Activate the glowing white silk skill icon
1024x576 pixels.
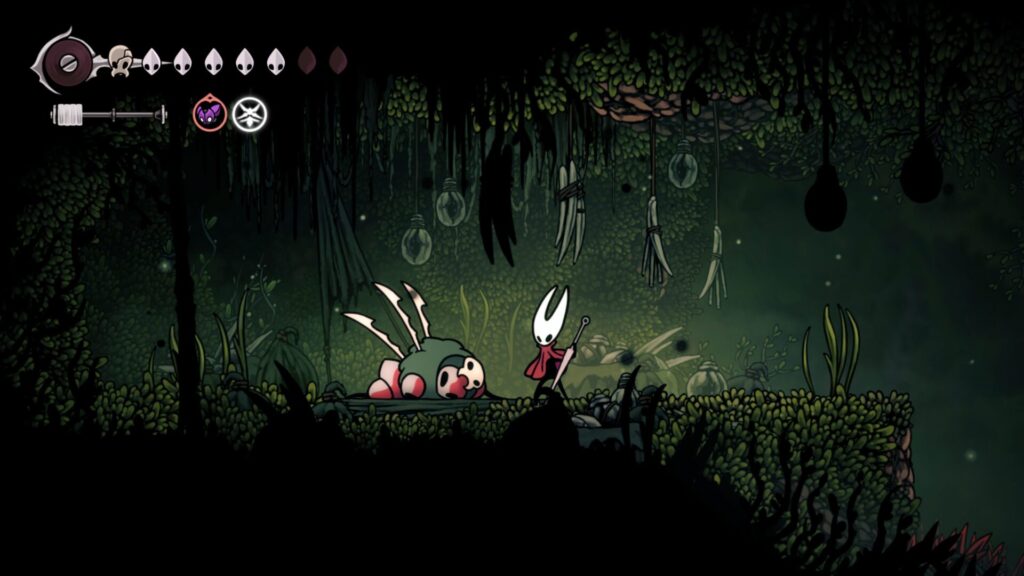click(x=249, y=115)
